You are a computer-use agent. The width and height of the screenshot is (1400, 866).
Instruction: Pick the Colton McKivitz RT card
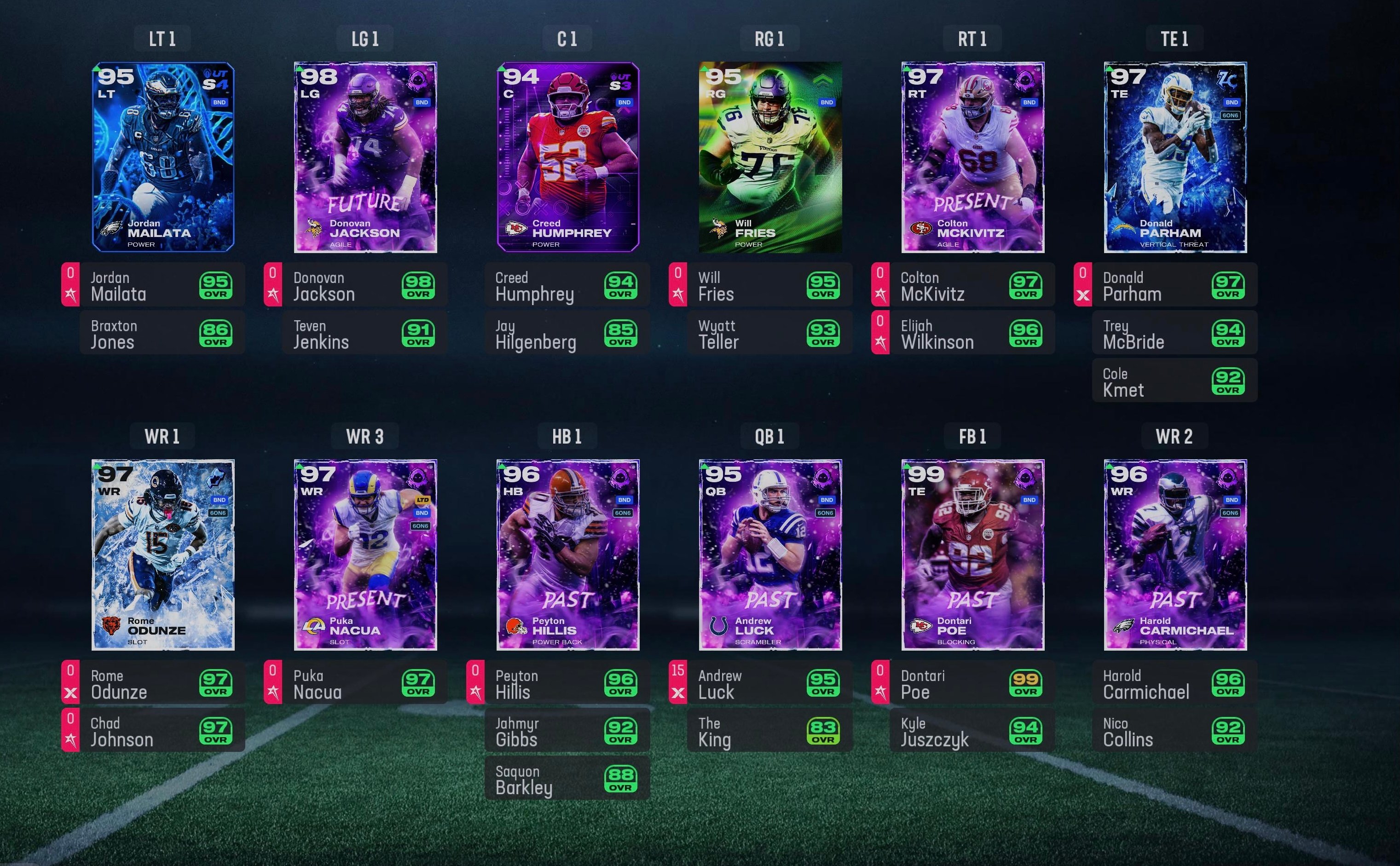pyautogui.click(x=972, y=157)
